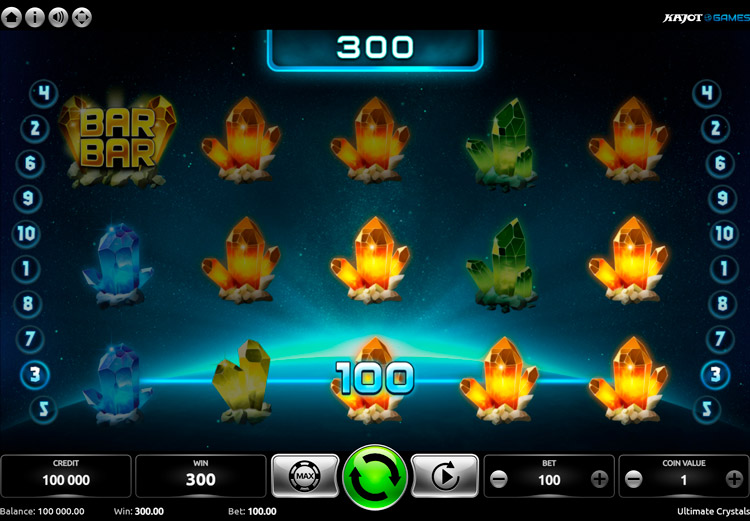Toggle the sound speaker icon

(x=58, y=17)
